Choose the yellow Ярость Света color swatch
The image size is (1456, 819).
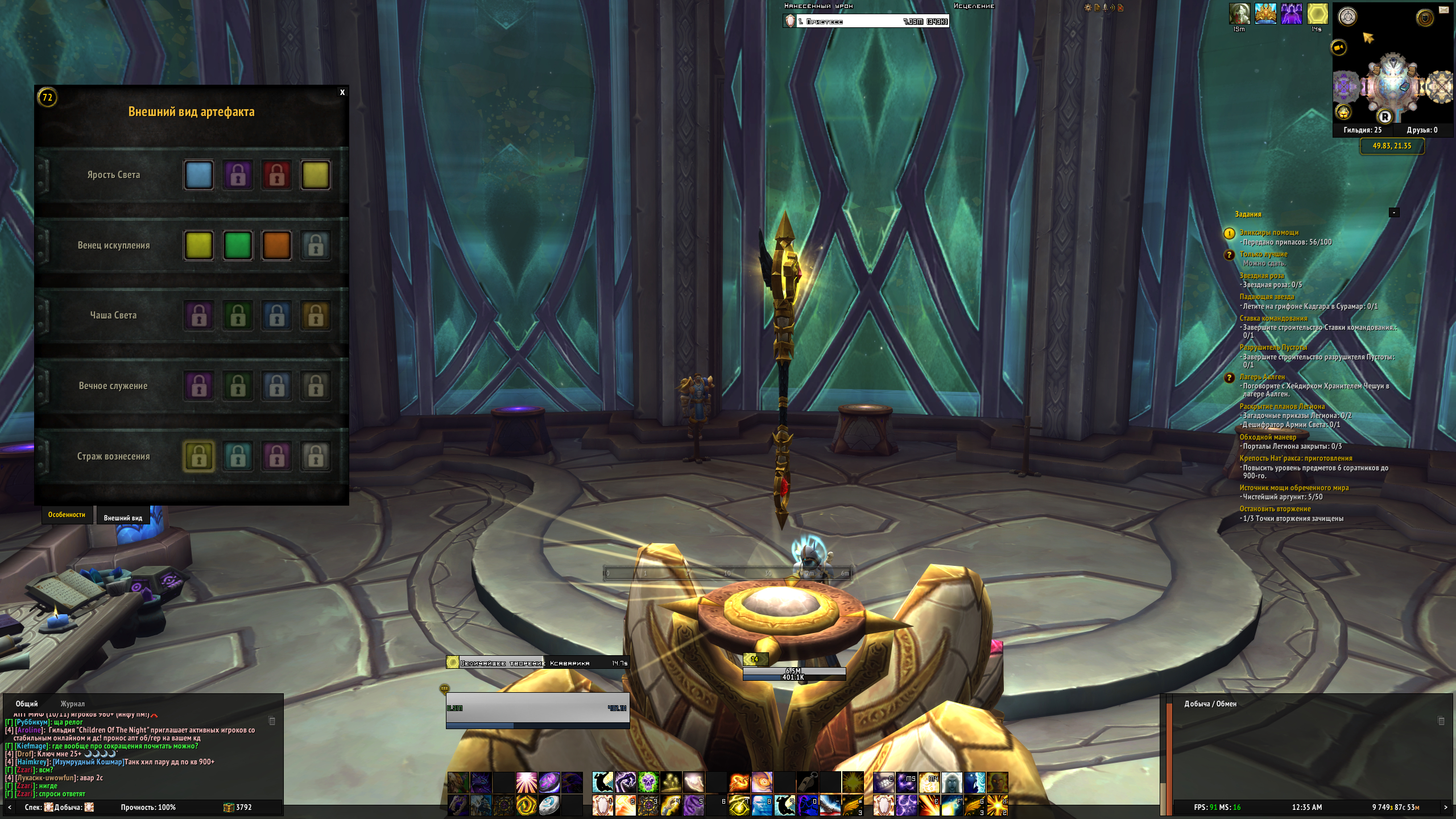click(316, 175)
